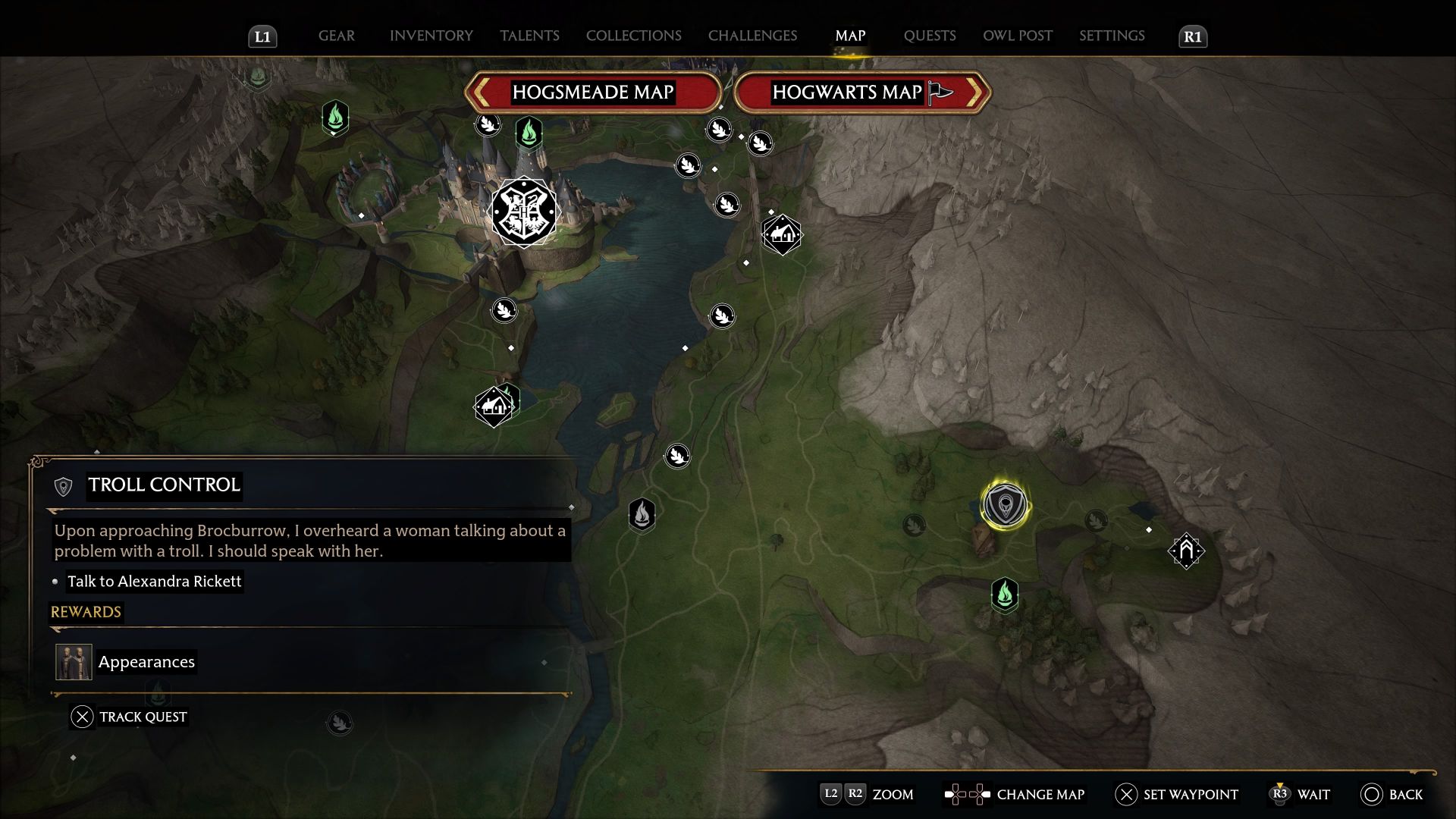
Task: Go back from the map screen
Action: pos(1392,794)
